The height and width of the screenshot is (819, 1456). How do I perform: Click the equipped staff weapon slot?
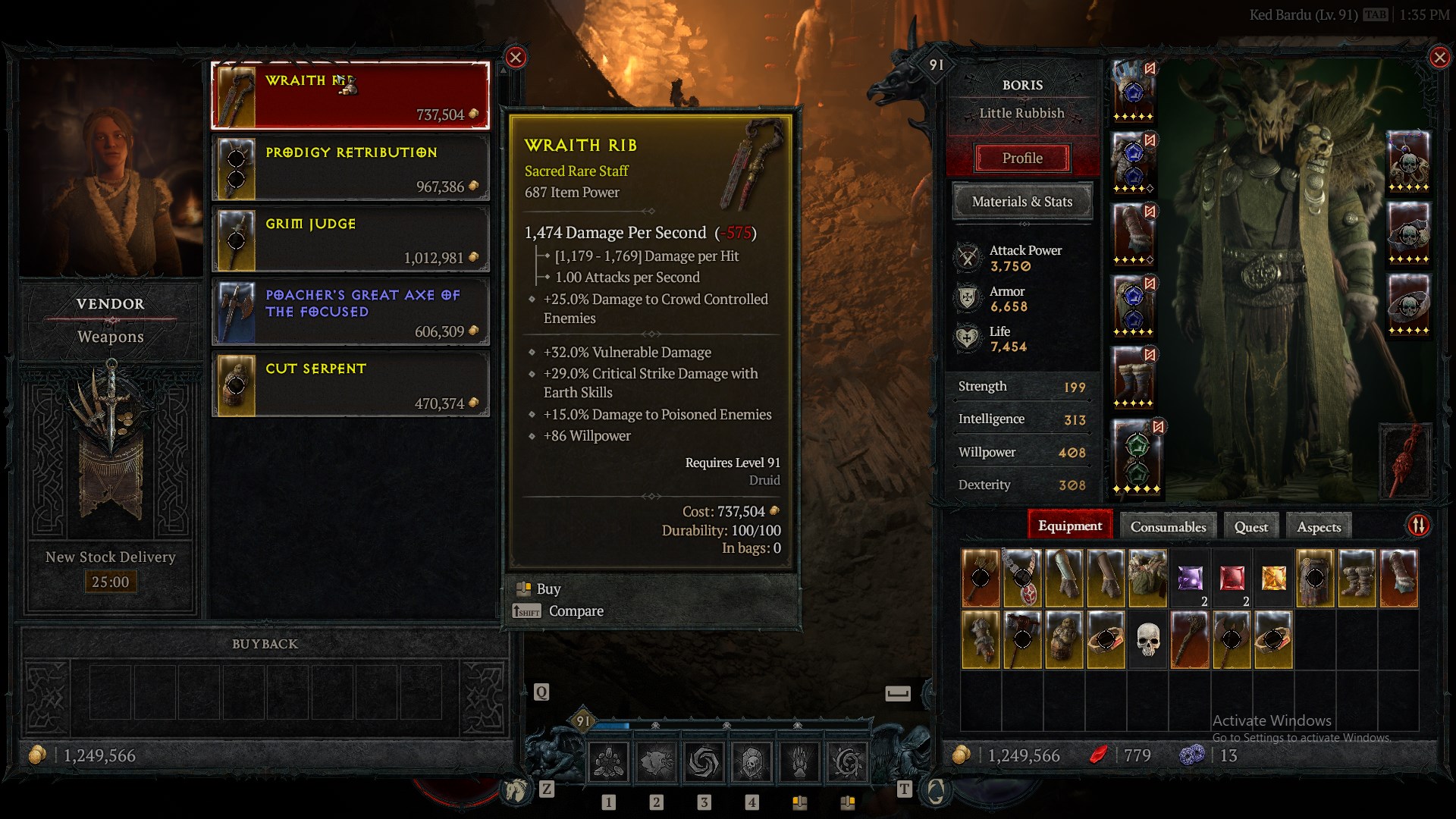[x=1408, y=460]
